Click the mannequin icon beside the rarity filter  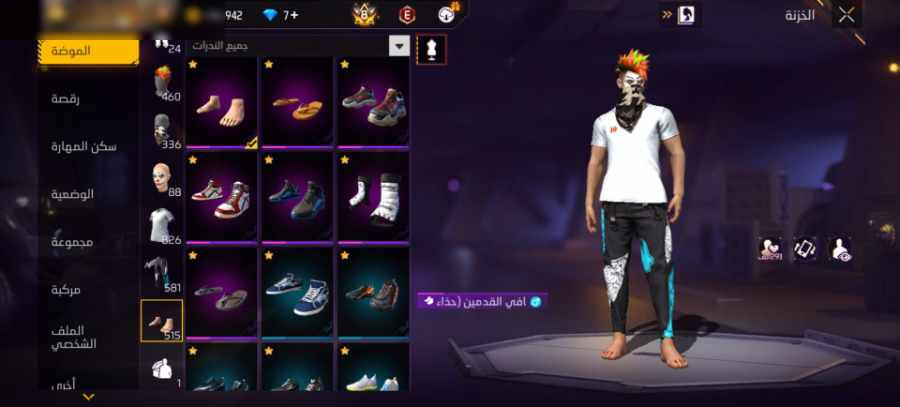click(431, 47)
